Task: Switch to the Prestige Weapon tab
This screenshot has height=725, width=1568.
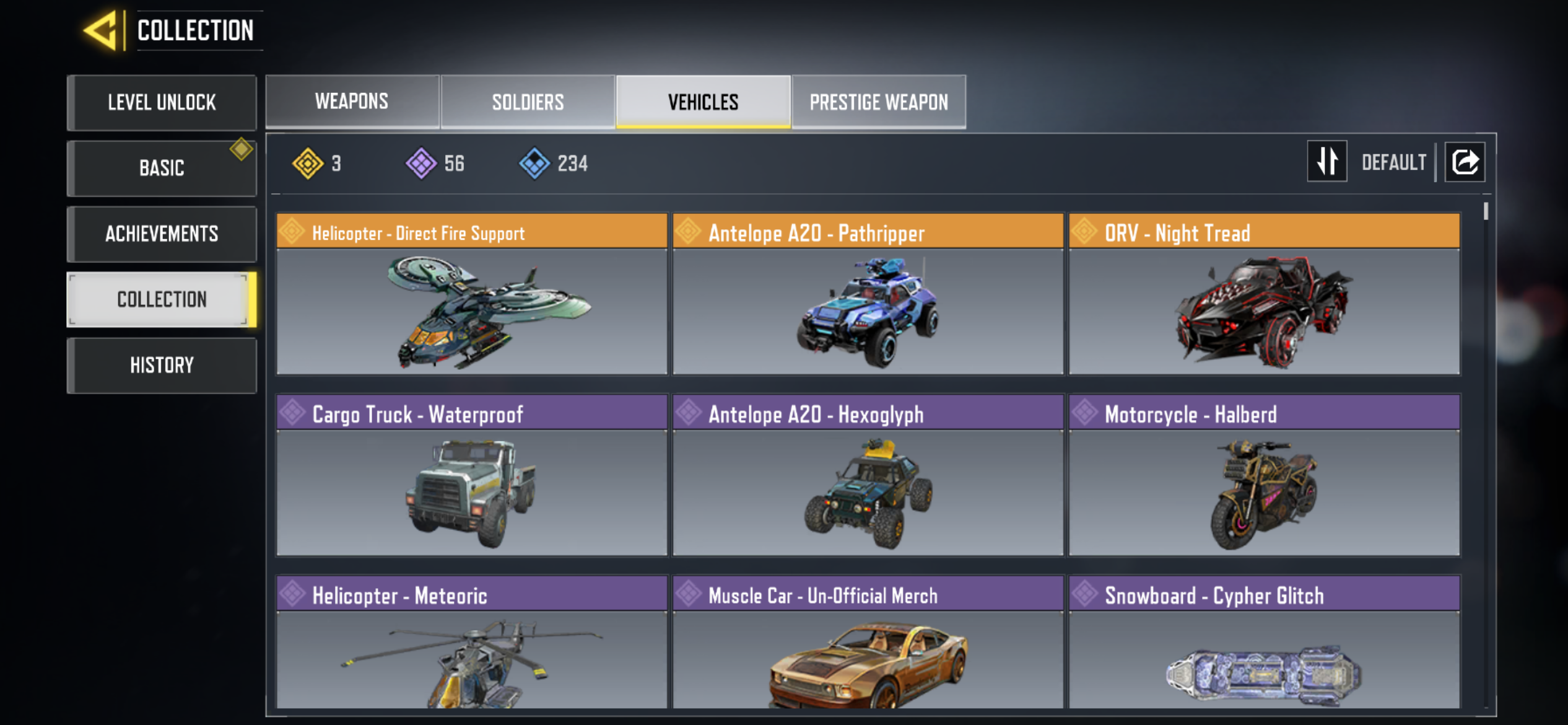Action: 879,102
